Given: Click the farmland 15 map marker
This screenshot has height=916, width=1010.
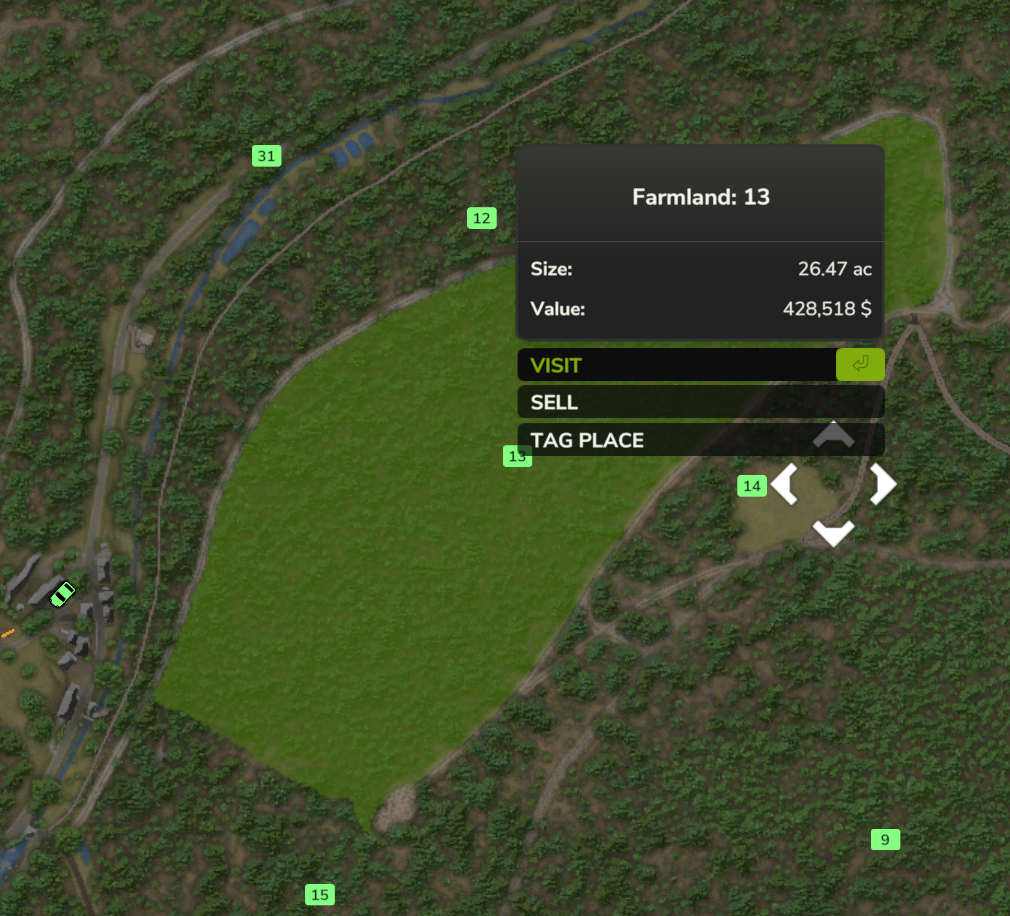Looking at the screenshot, I should tap(319, 895).
